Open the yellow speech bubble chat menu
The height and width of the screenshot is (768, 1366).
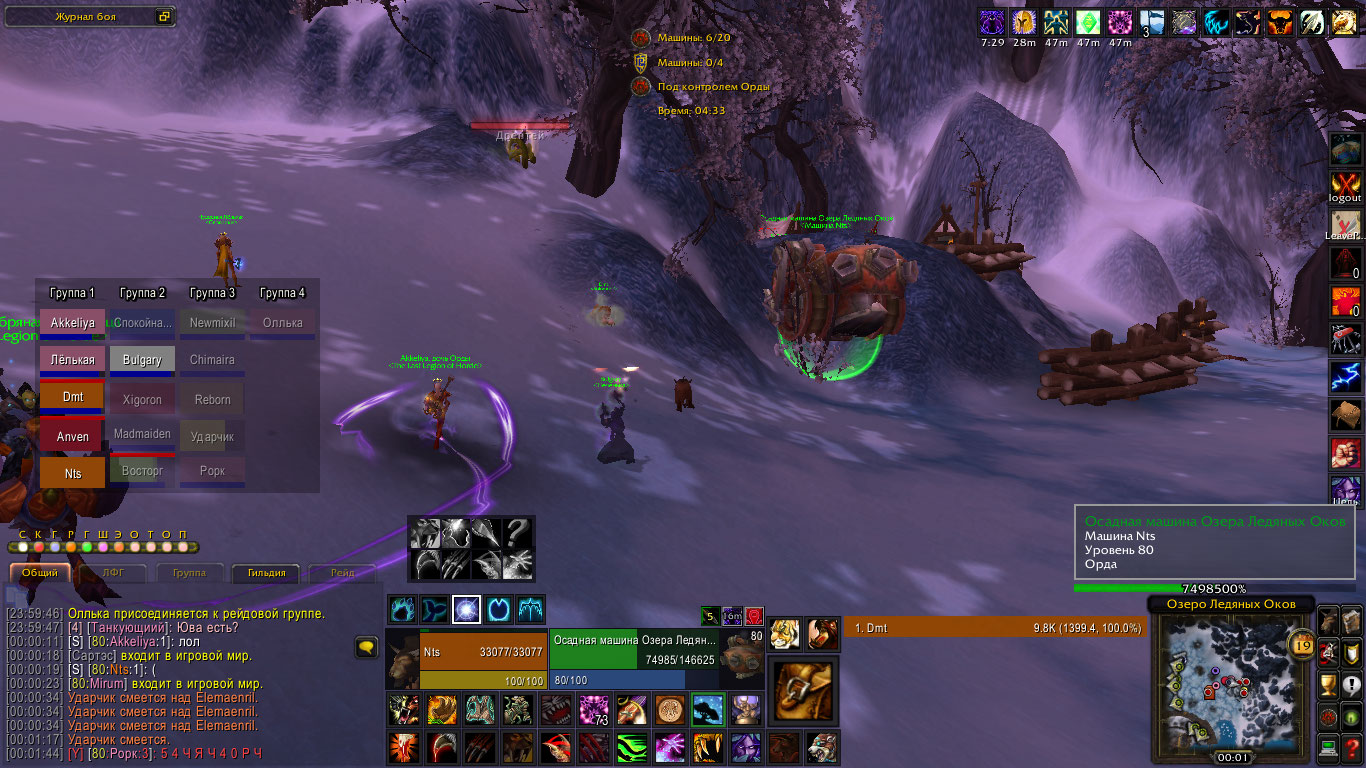point(366,648)
